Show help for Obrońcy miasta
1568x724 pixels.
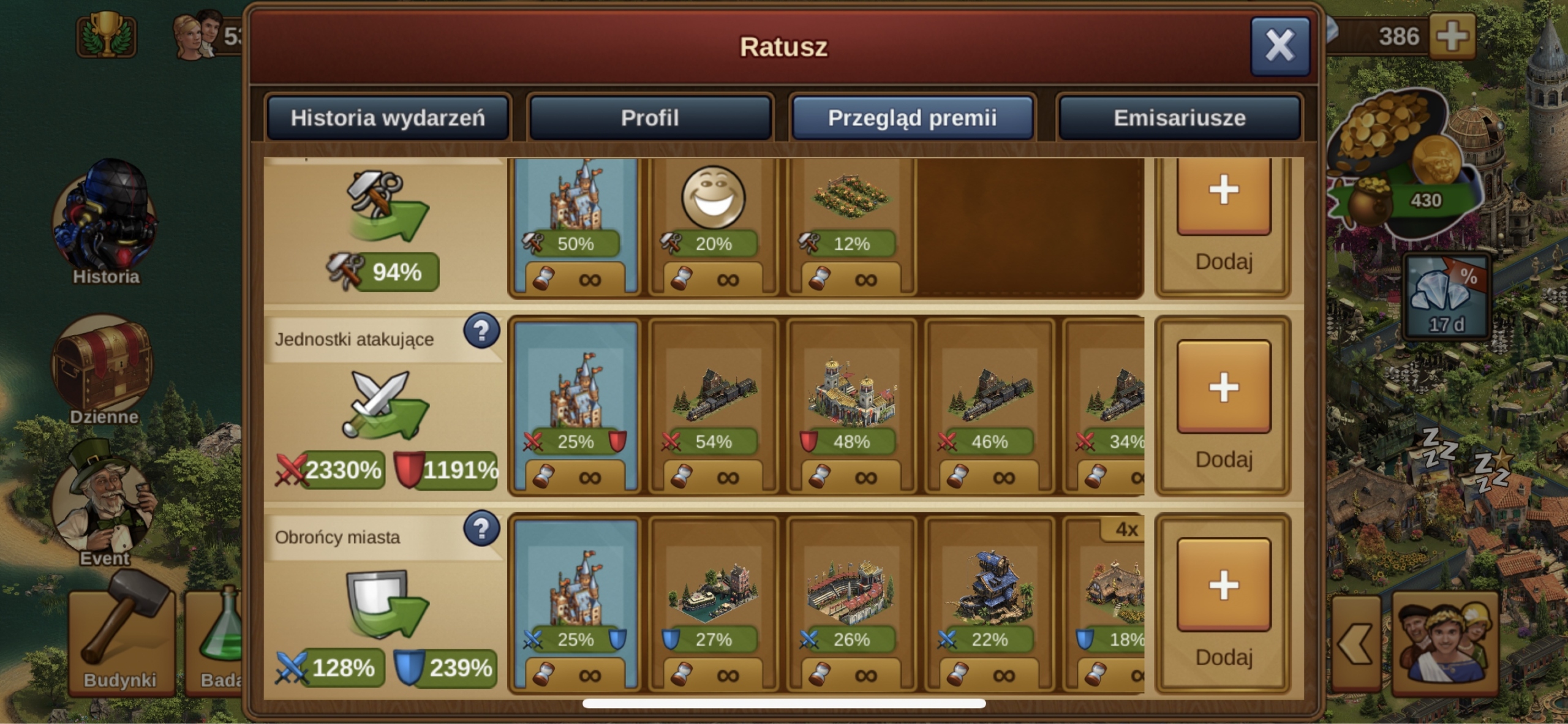tap(481, 529)
